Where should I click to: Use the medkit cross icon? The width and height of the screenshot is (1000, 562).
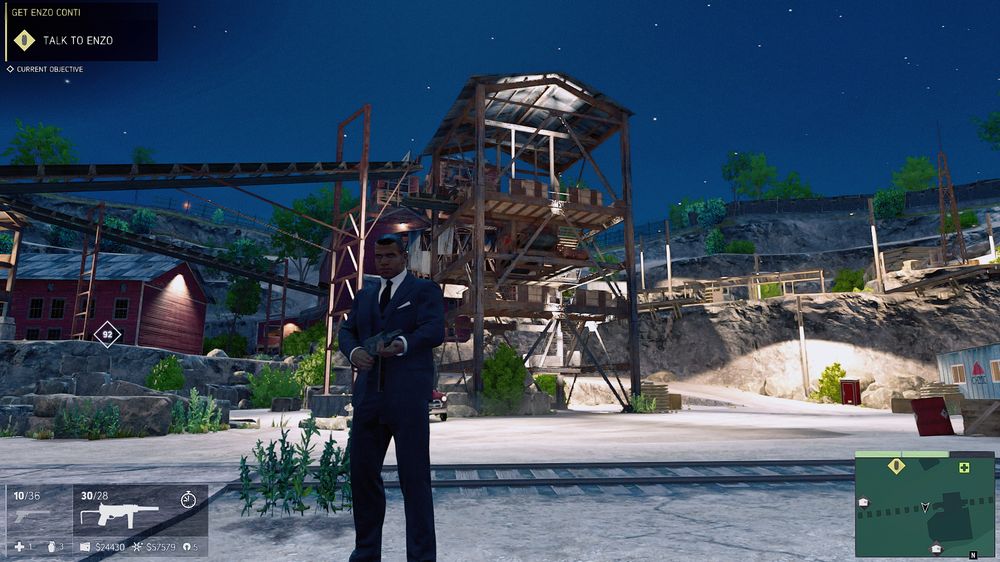(18, 546)
